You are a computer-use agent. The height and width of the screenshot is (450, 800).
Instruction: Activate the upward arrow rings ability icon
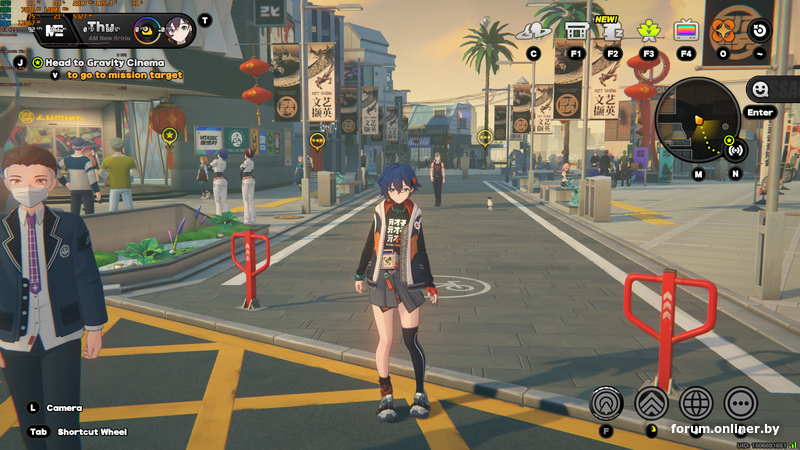tap(606, 403)
